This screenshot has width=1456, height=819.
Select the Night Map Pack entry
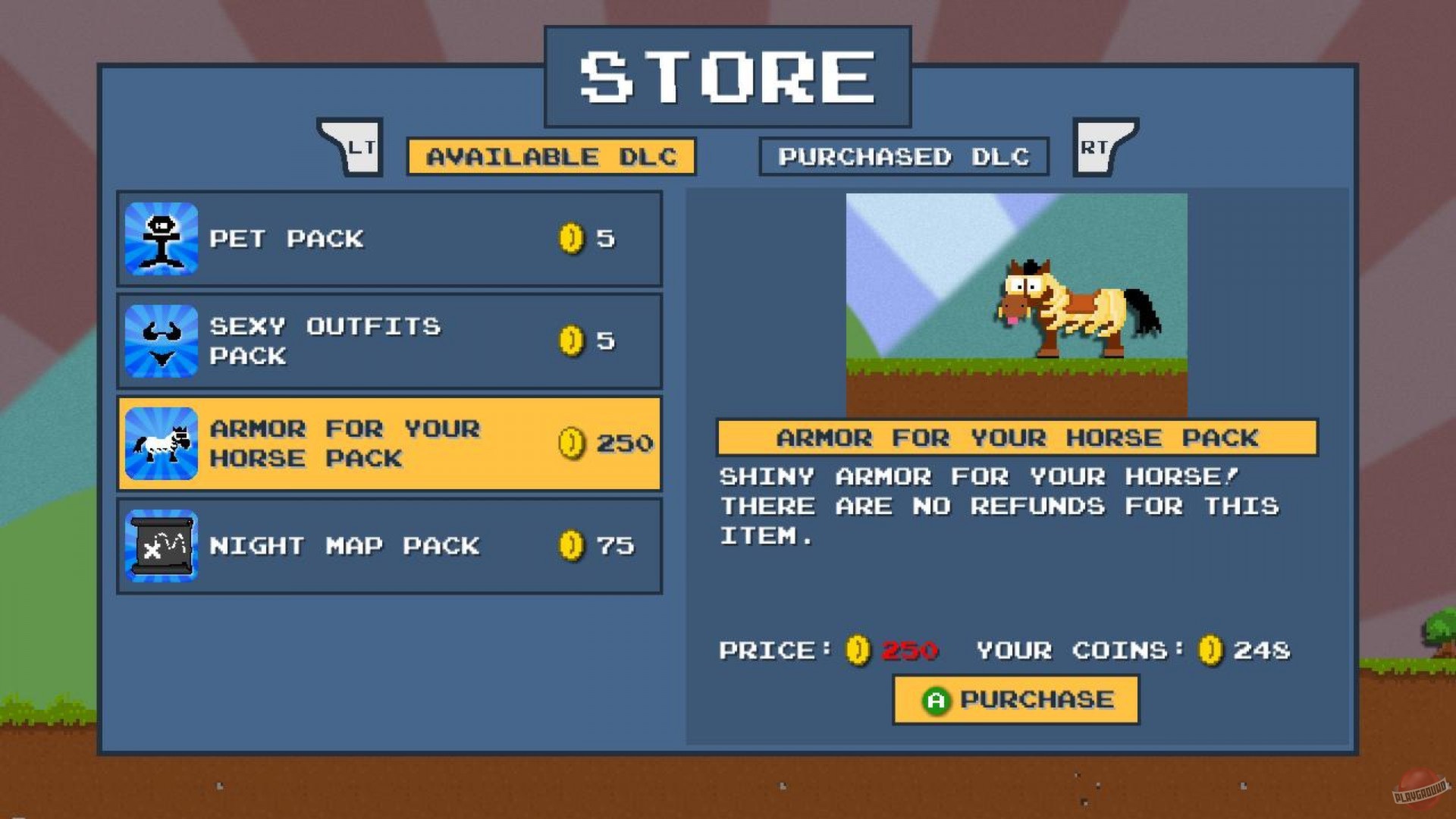point(389,545)
